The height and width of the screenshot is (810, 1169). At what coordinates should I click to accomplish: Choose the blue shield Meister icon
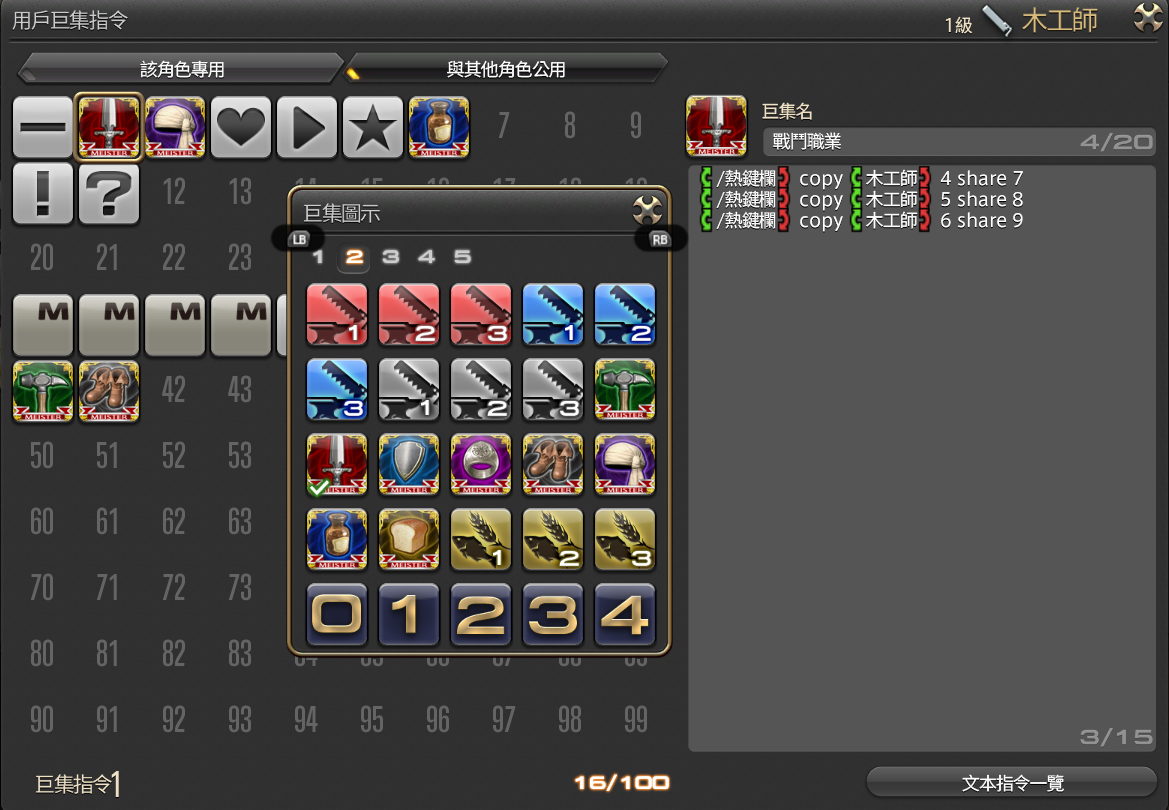(409, 465)
